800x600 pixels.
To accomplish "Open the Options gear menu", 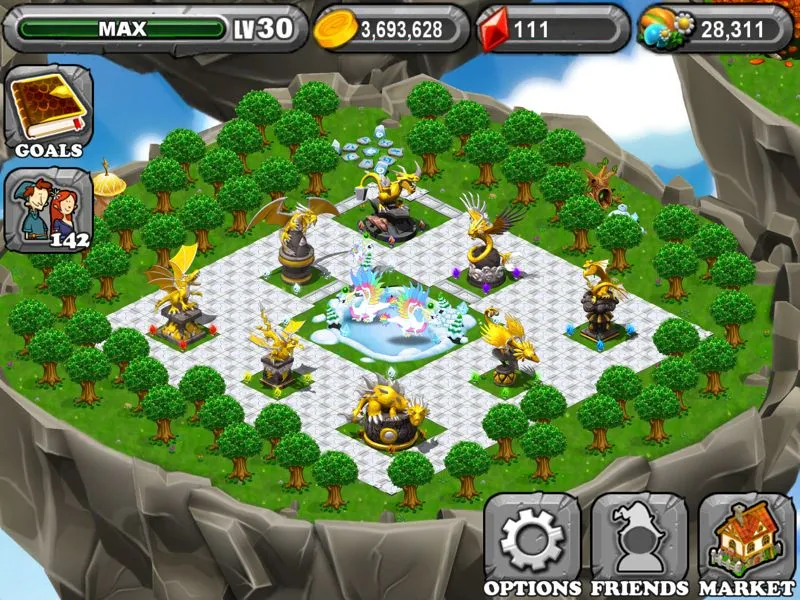I will (531, 543).
